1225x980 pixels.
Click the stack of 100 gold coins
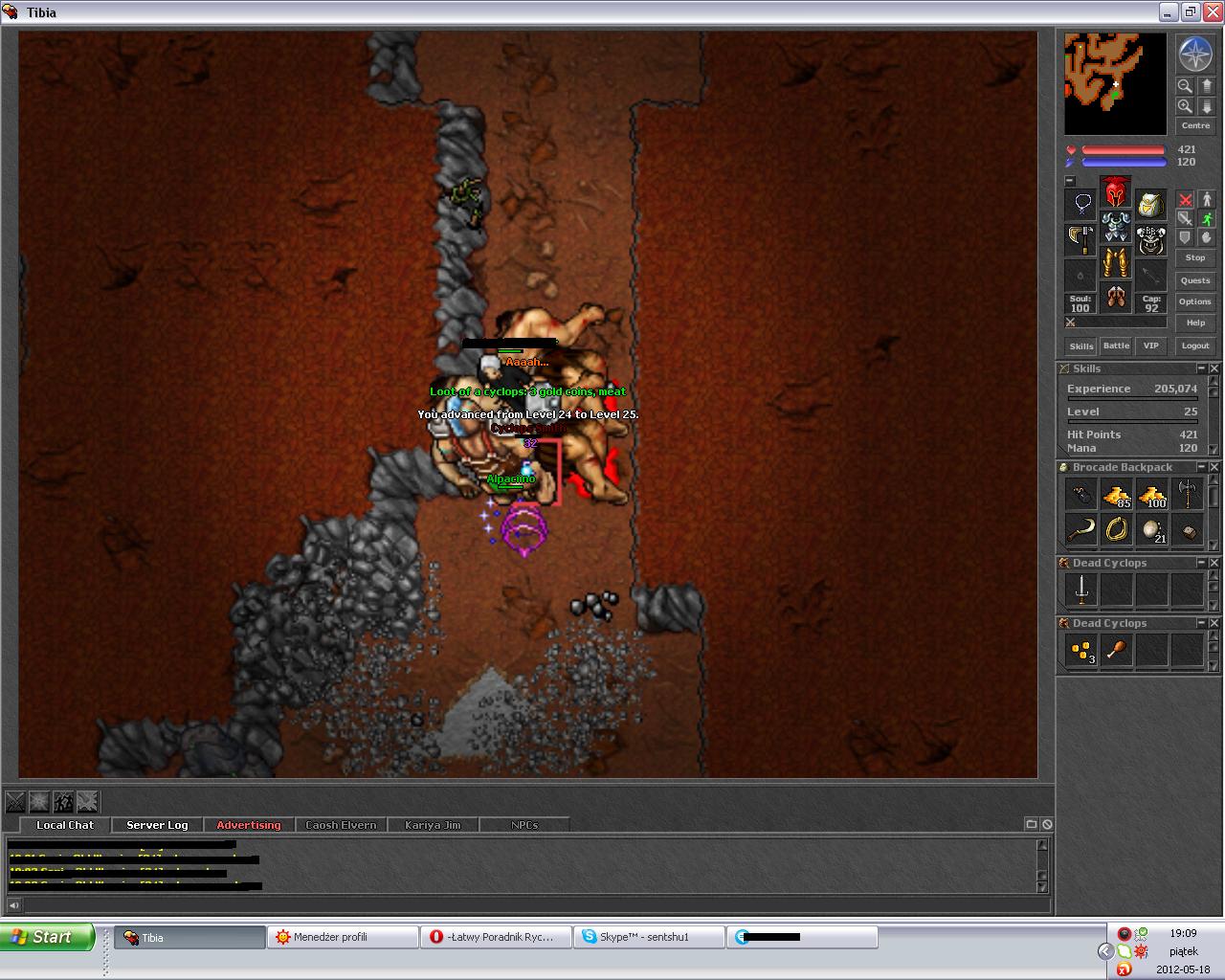[1152, 495]
